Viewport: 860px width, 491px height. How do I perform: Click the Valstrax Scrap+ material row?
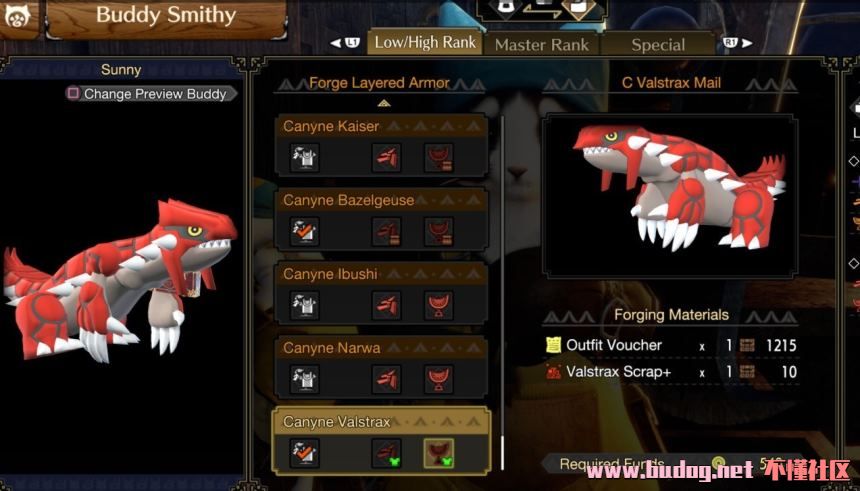(671, 372)
